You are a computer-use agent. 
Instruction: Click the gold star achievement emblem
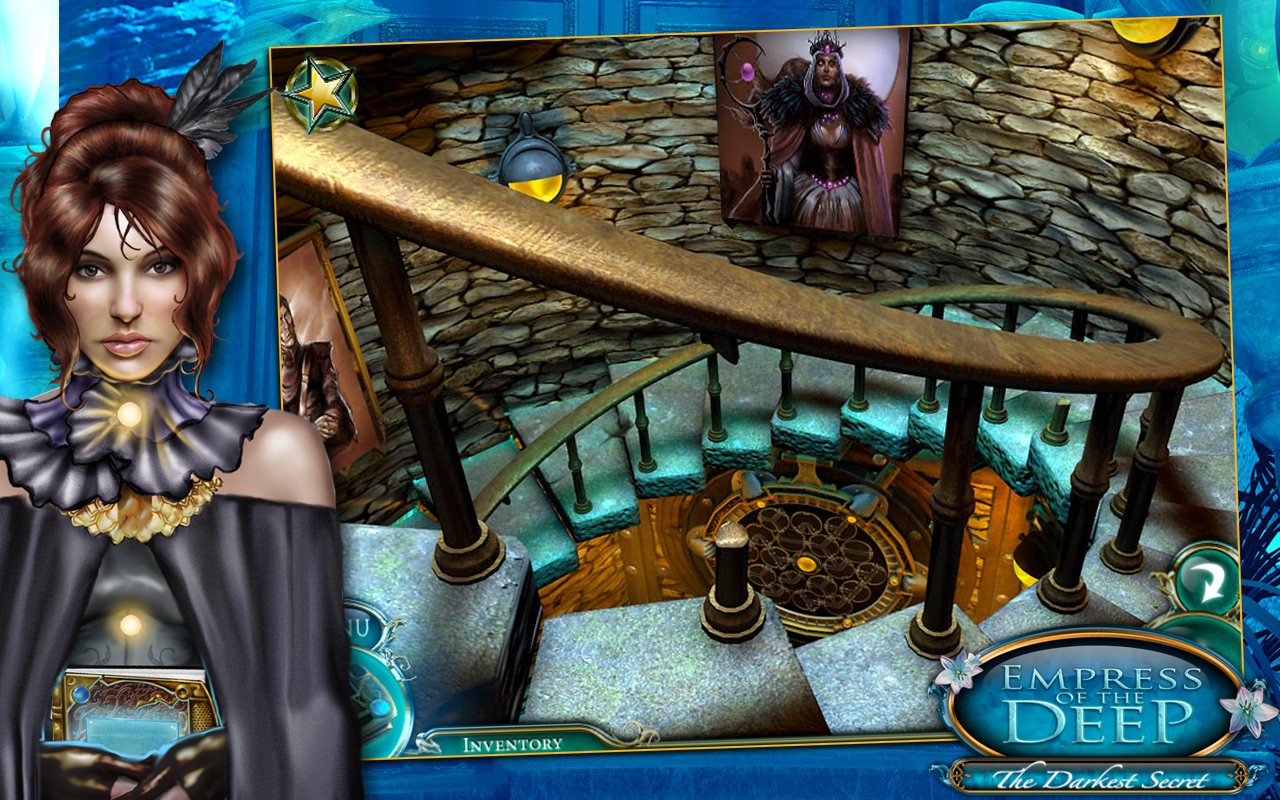tap(320, 90)
